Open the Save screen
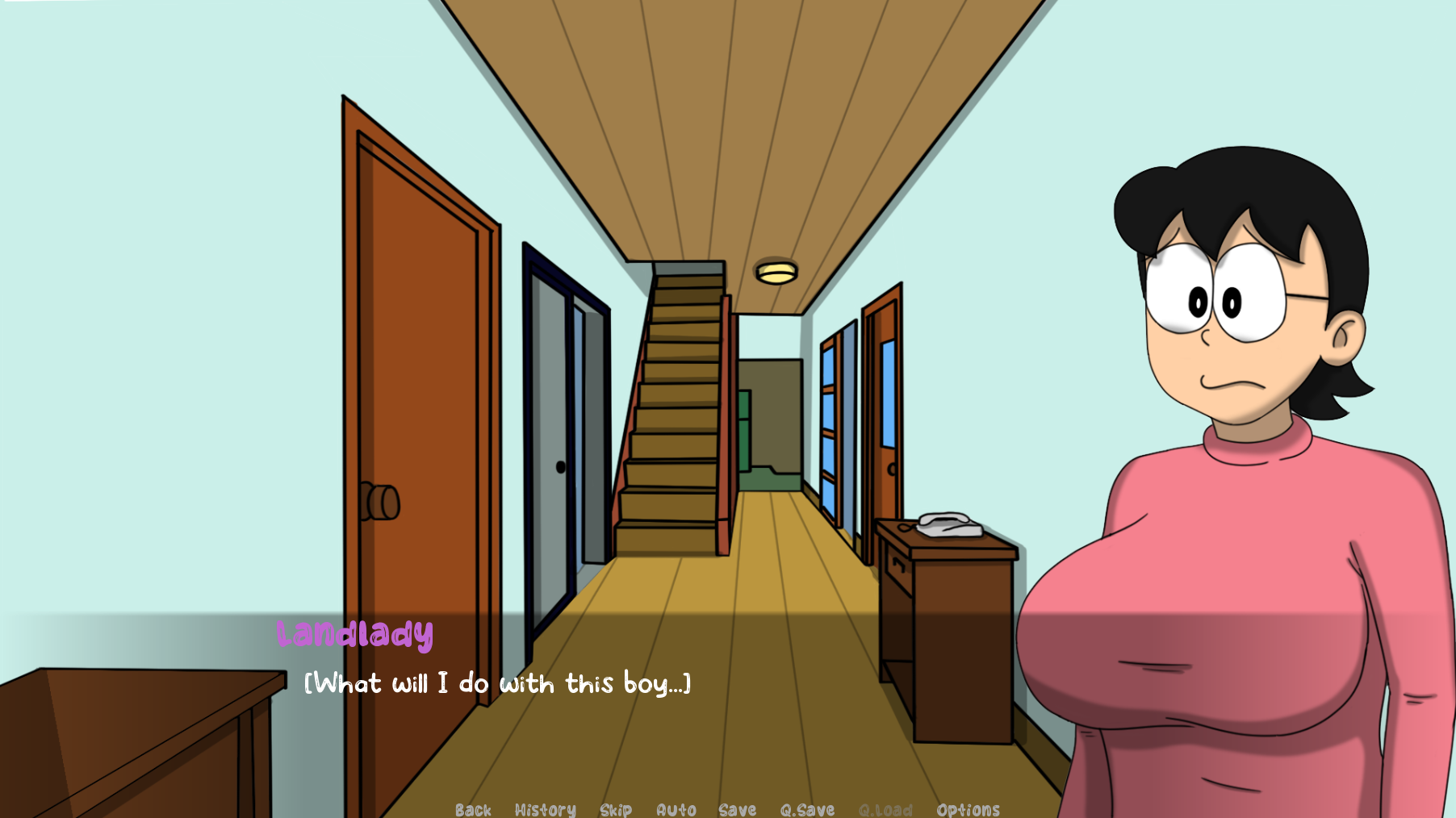Screen dimensions: 1456x818 pyautogui.click(x=738, y=809)
